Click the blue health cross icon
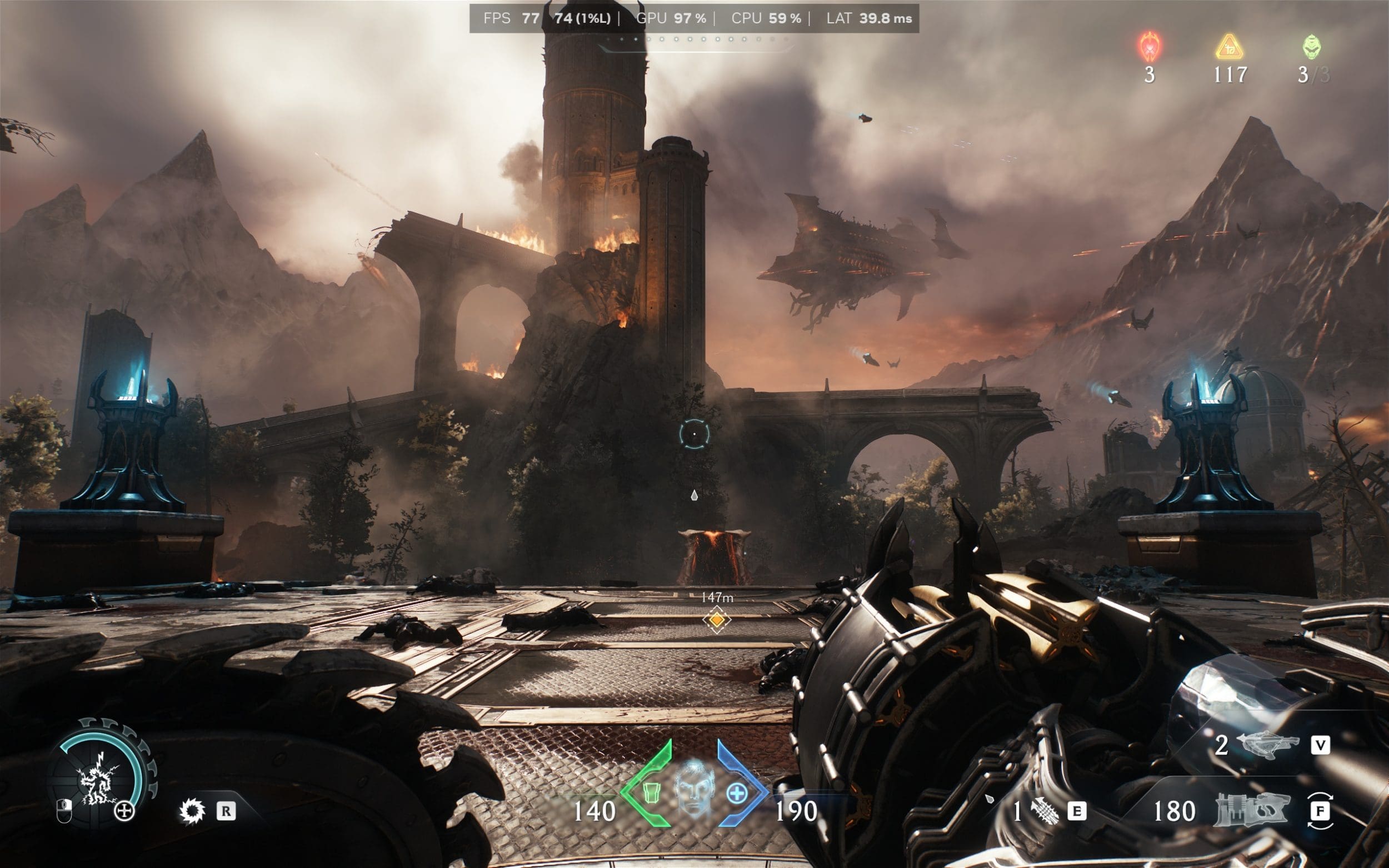This screenshot has width=1389, height=868. coord(737,794)
